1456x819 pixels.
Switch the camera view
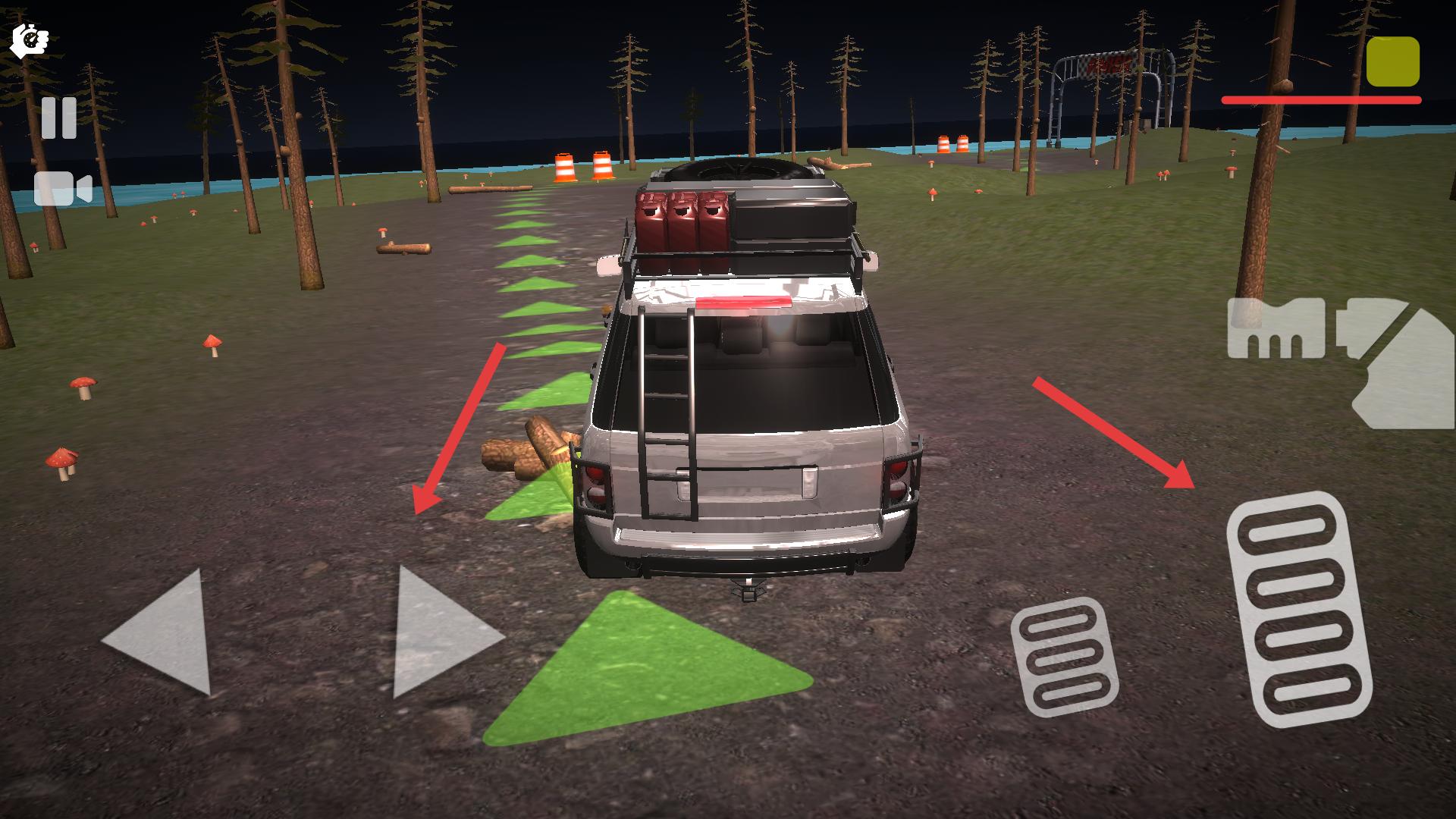[x=63, y=189]
